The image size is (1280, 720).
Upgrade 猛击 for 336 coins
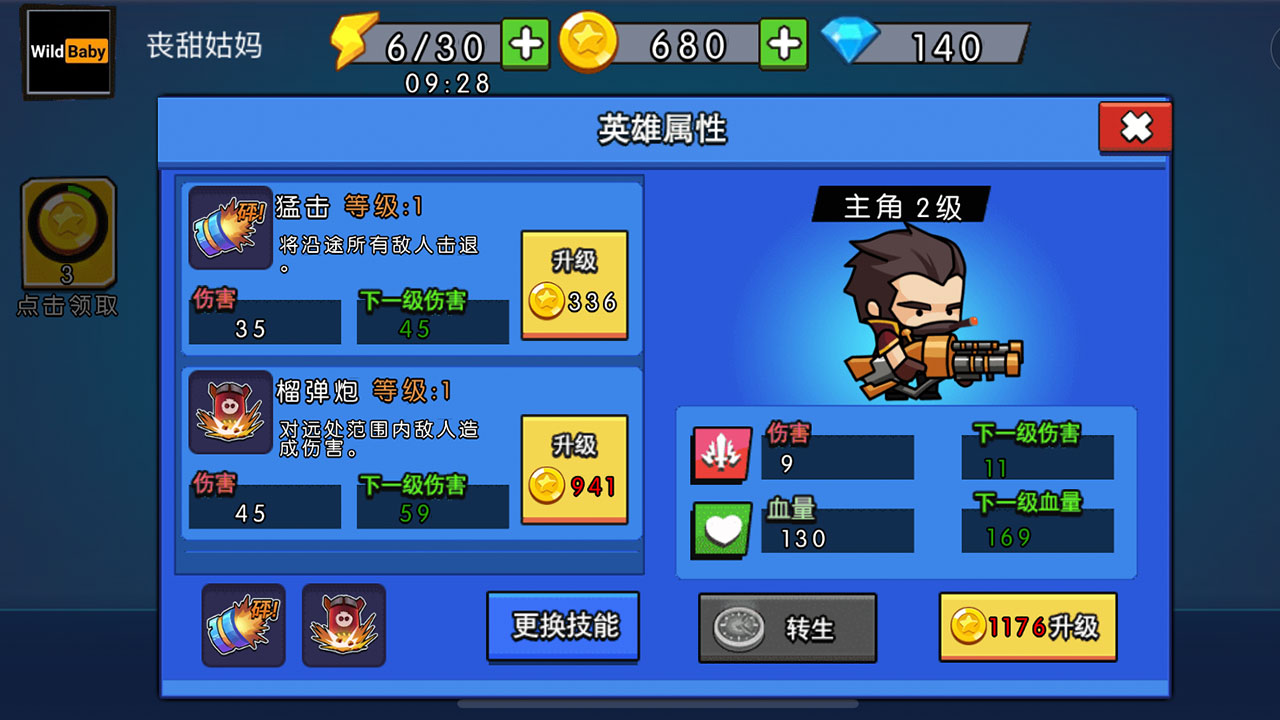(x=575, y=285)
